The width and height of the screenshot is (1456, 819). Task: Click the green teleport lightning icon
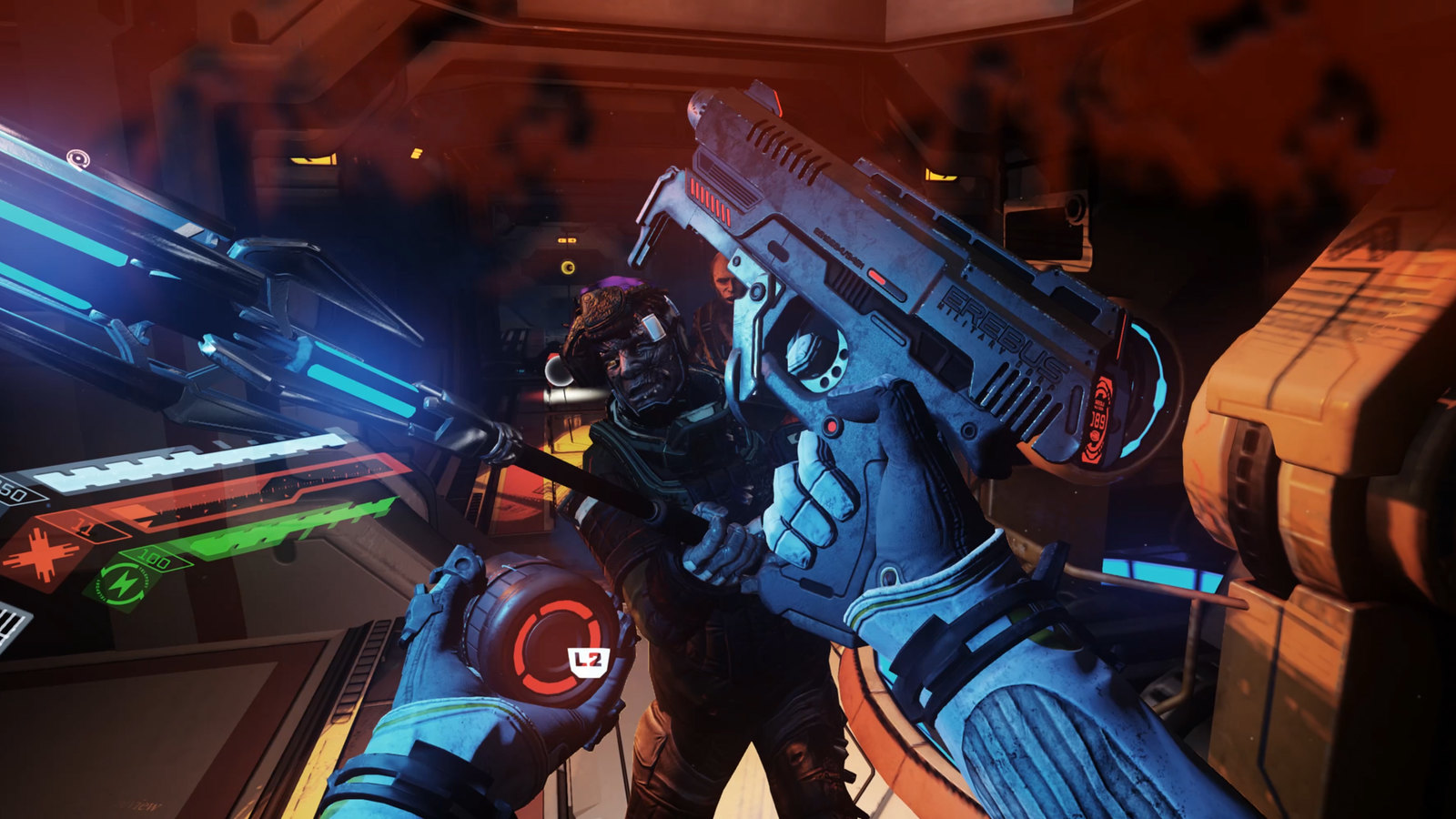[123, 582]
